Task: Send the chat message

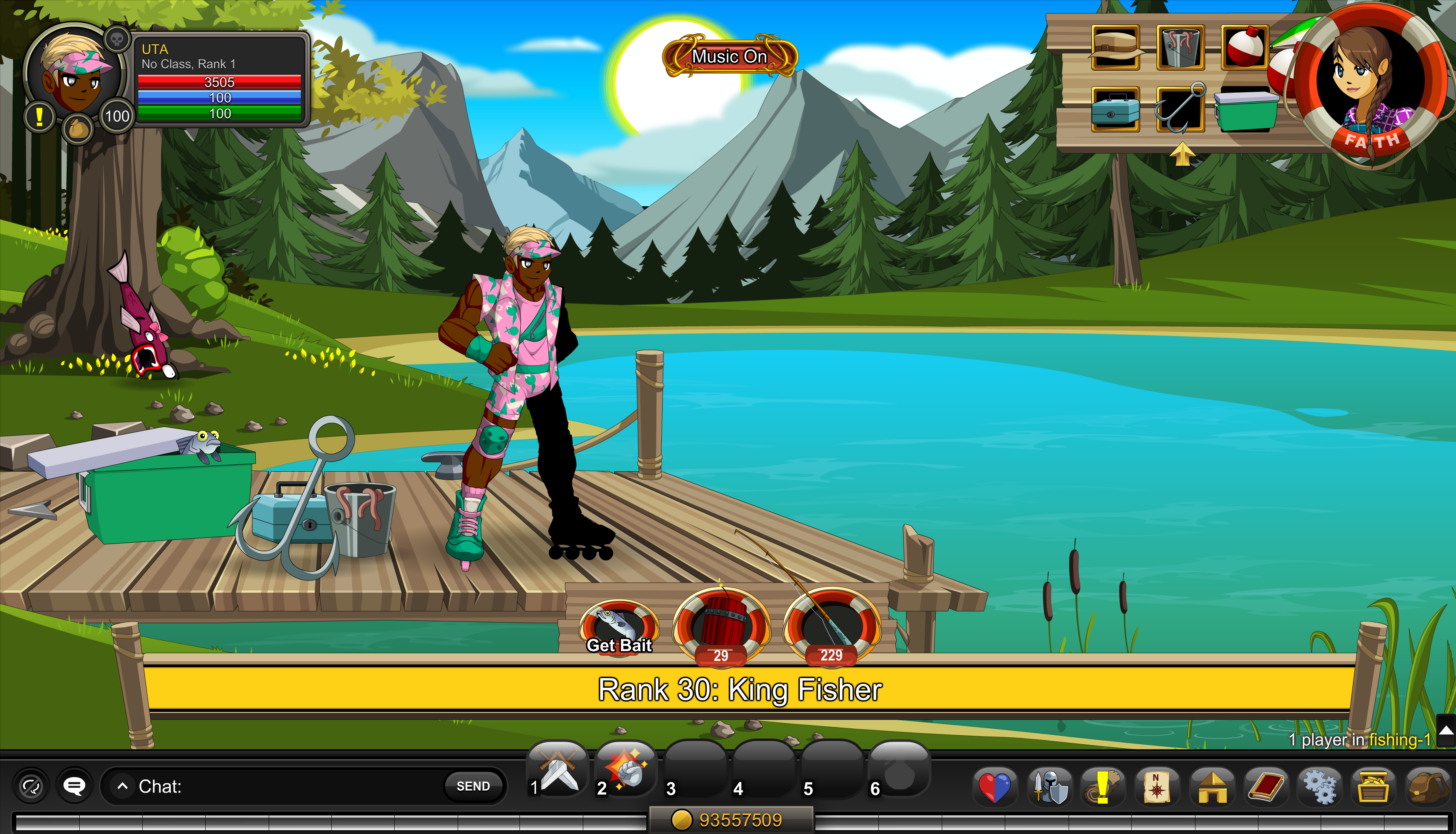Action: click(x=473, y=786)
